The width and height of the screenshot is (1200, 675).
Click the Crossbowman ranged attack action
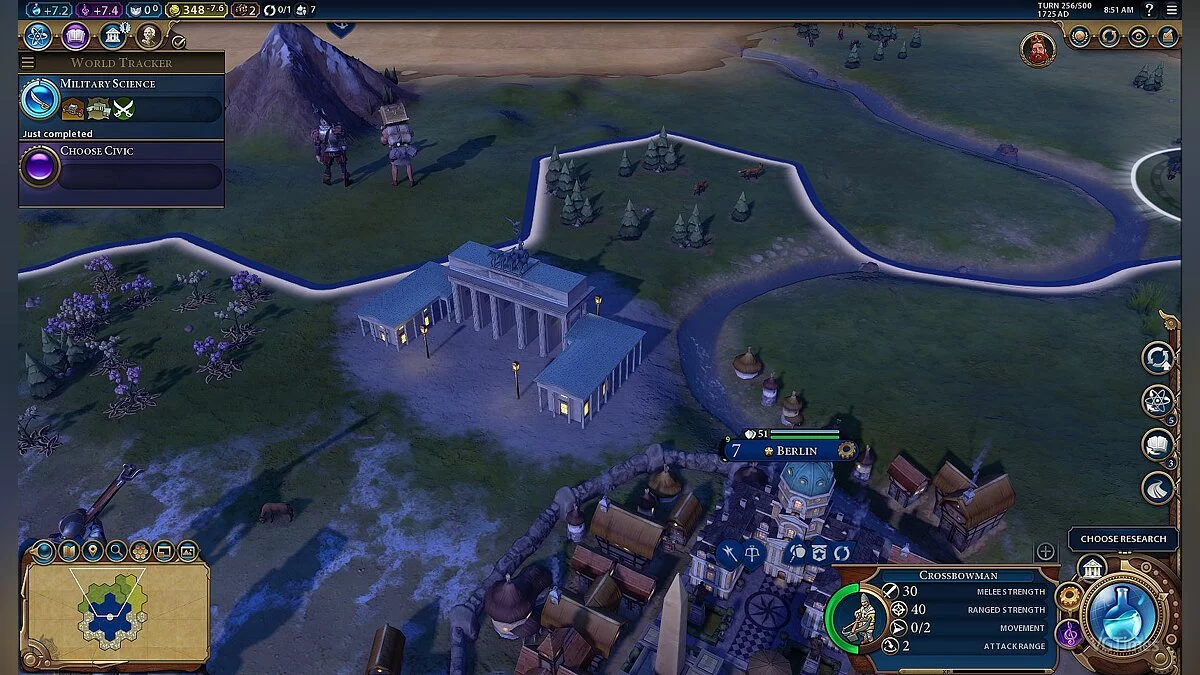click(x=752, y=553)
